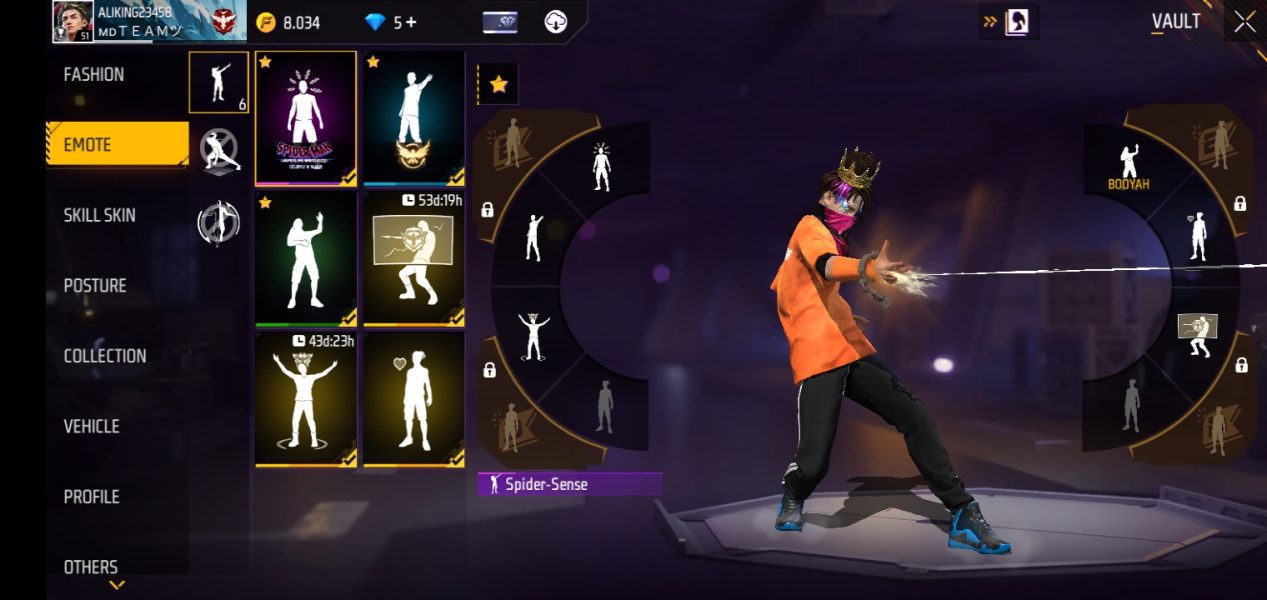
Task: Open the gold coin balance
Action: (288, 22)
